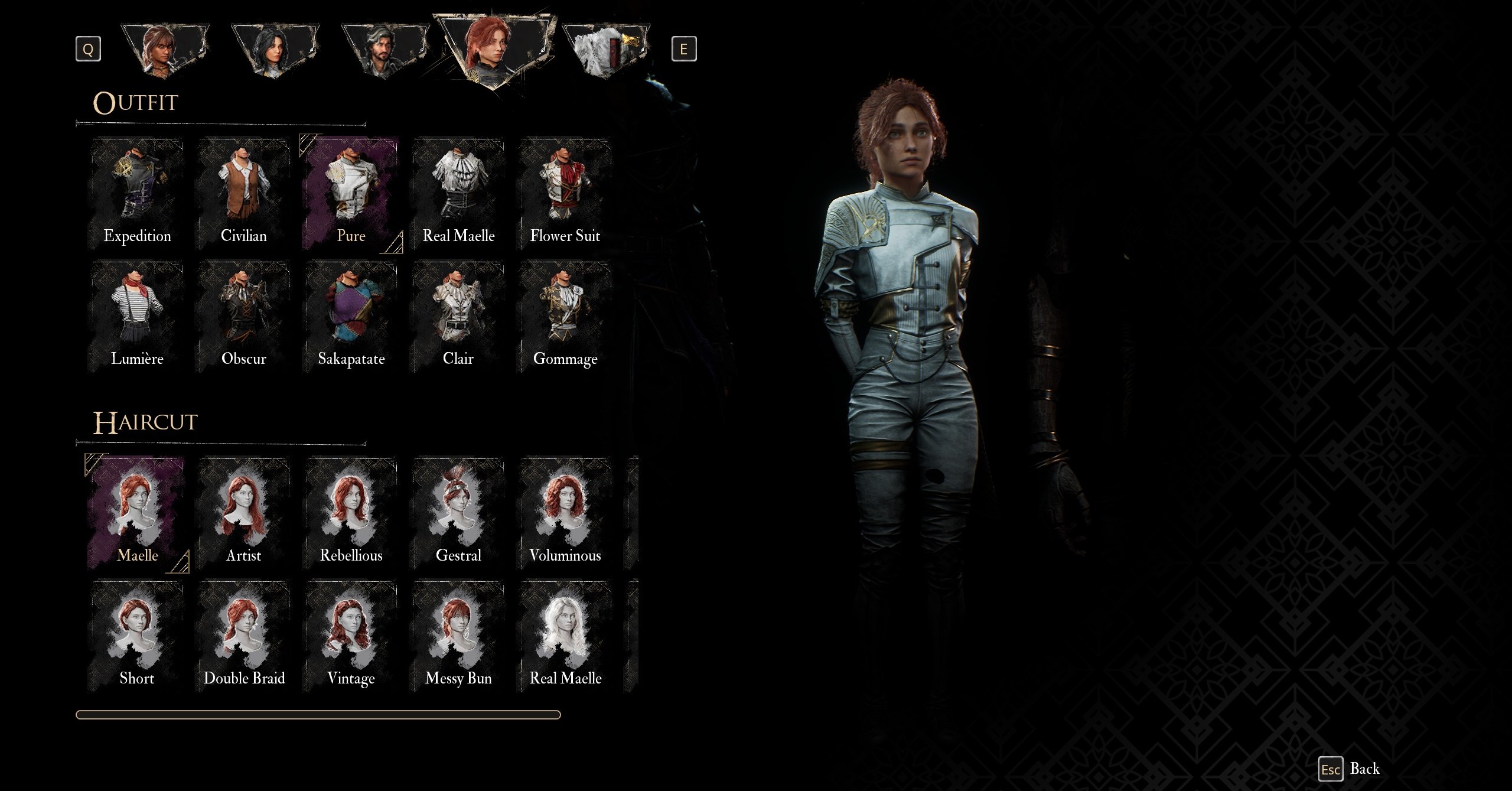
Task: Click the Back button
Action: pyautogui.click(x=1350, y=769)
